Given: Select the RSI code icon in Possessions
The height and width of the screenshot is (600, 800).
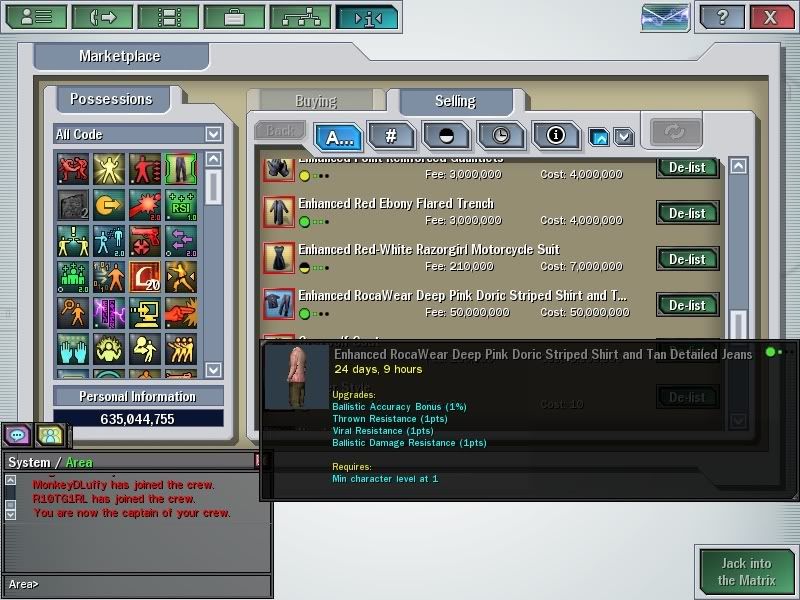Looking at the screenshot, I should pos(180,205).
